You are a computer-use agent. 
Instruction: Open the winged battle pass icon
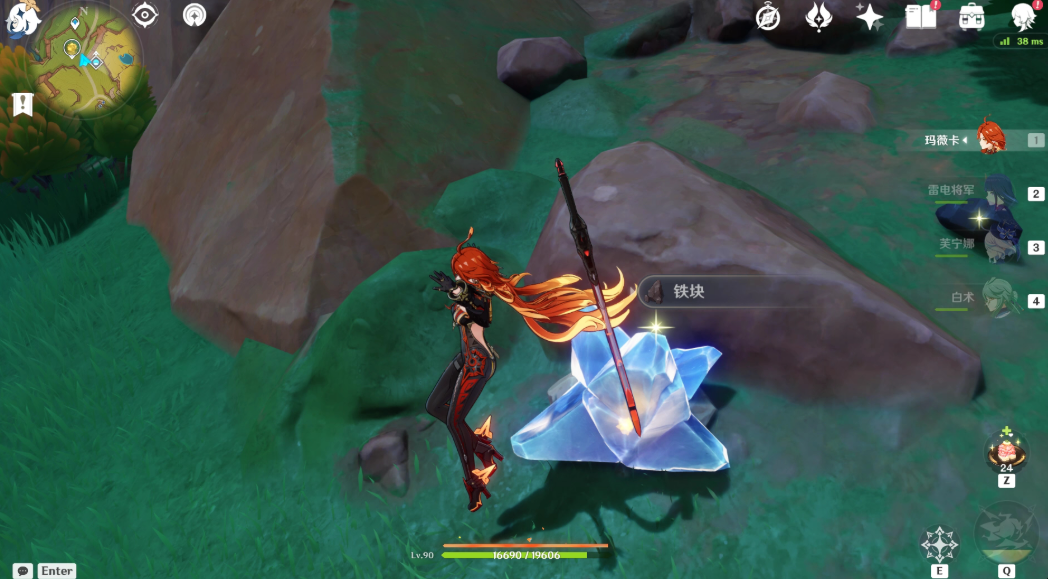point(819,17)
